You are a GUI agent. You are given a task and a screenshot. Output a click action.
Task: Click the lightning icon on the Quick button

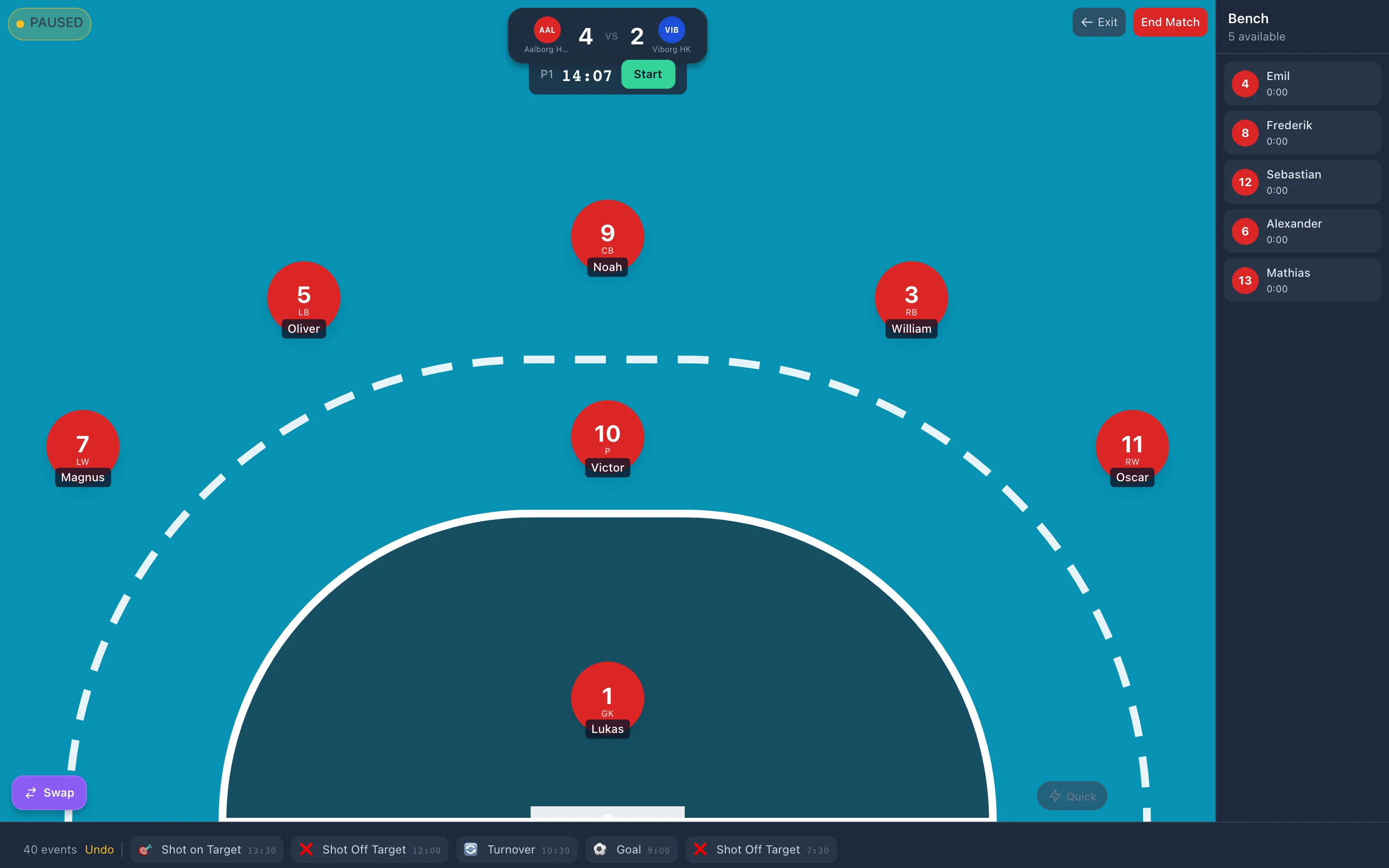[x=1055, y=796]
